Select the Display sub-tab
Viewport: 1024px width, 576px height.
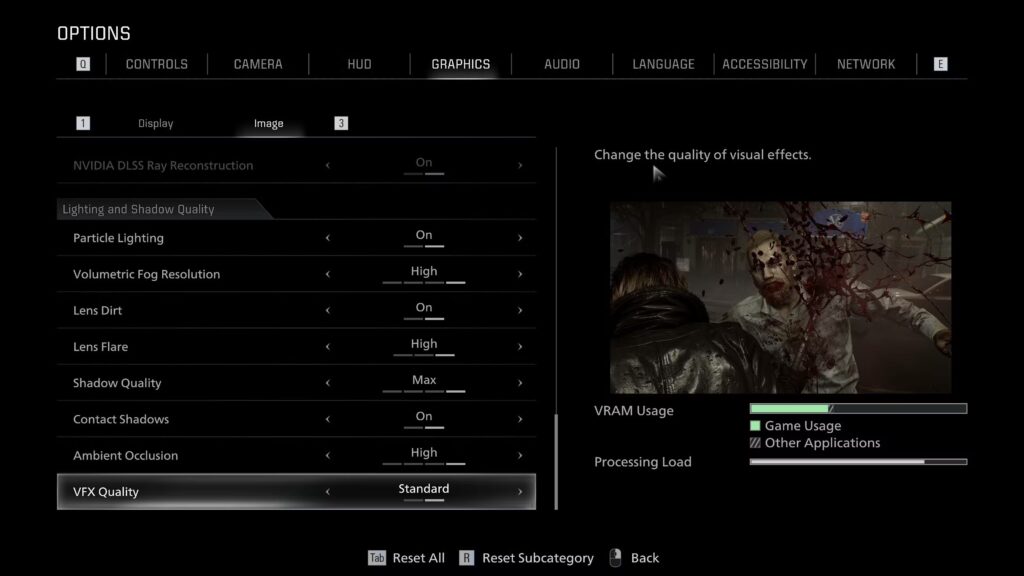[155, 124]
